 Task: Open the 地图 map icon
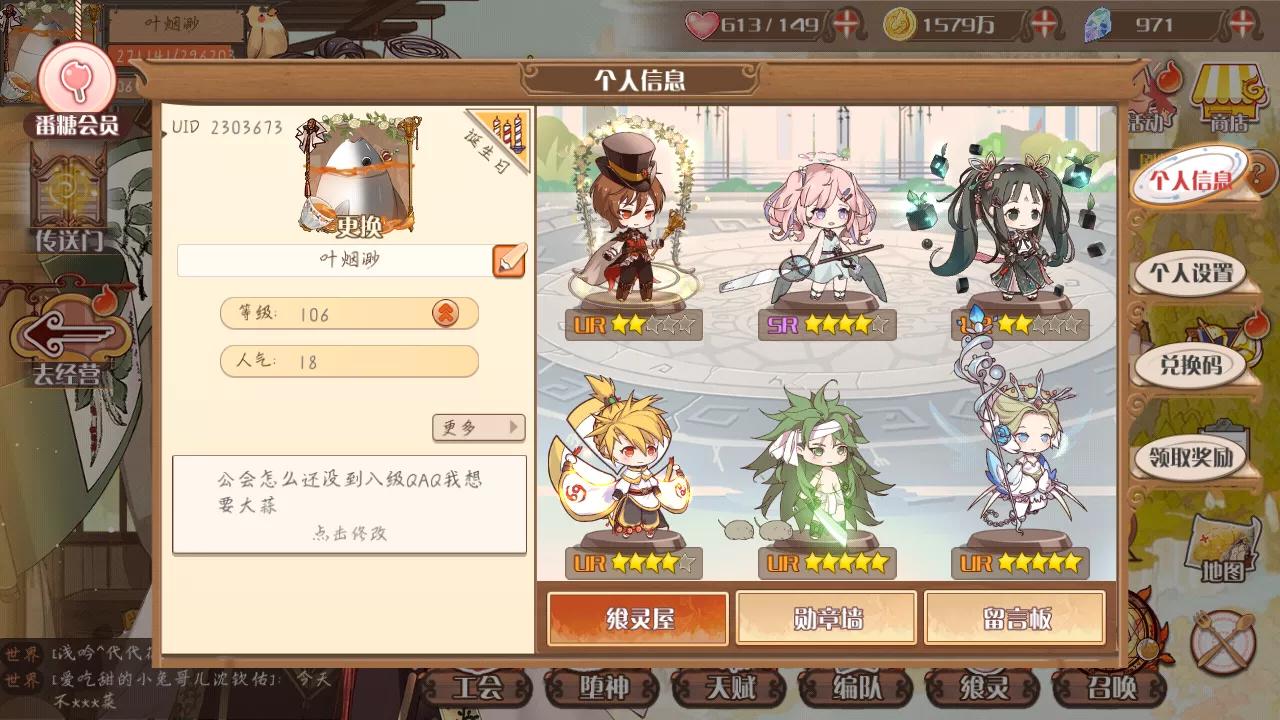coord(1222,545)
